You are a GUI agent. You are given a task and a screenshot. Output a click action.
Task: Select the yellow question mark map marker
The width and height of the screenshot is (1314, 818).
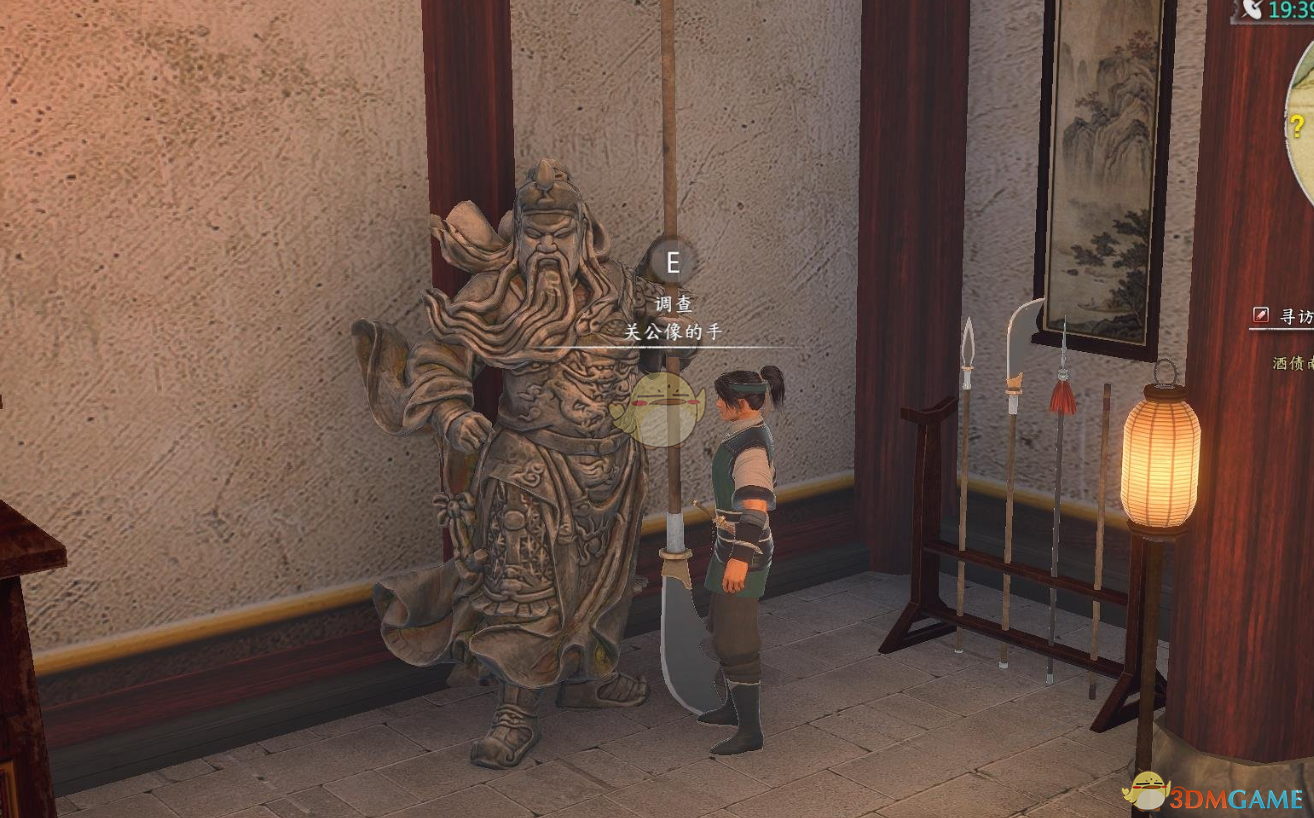(1296, 125)
